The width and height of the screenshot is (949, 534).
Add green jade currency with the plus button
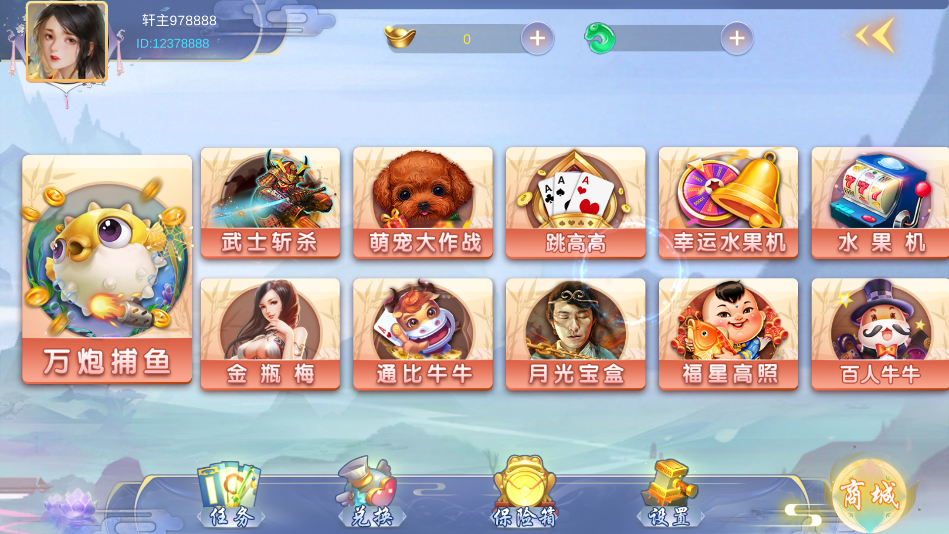737,39
